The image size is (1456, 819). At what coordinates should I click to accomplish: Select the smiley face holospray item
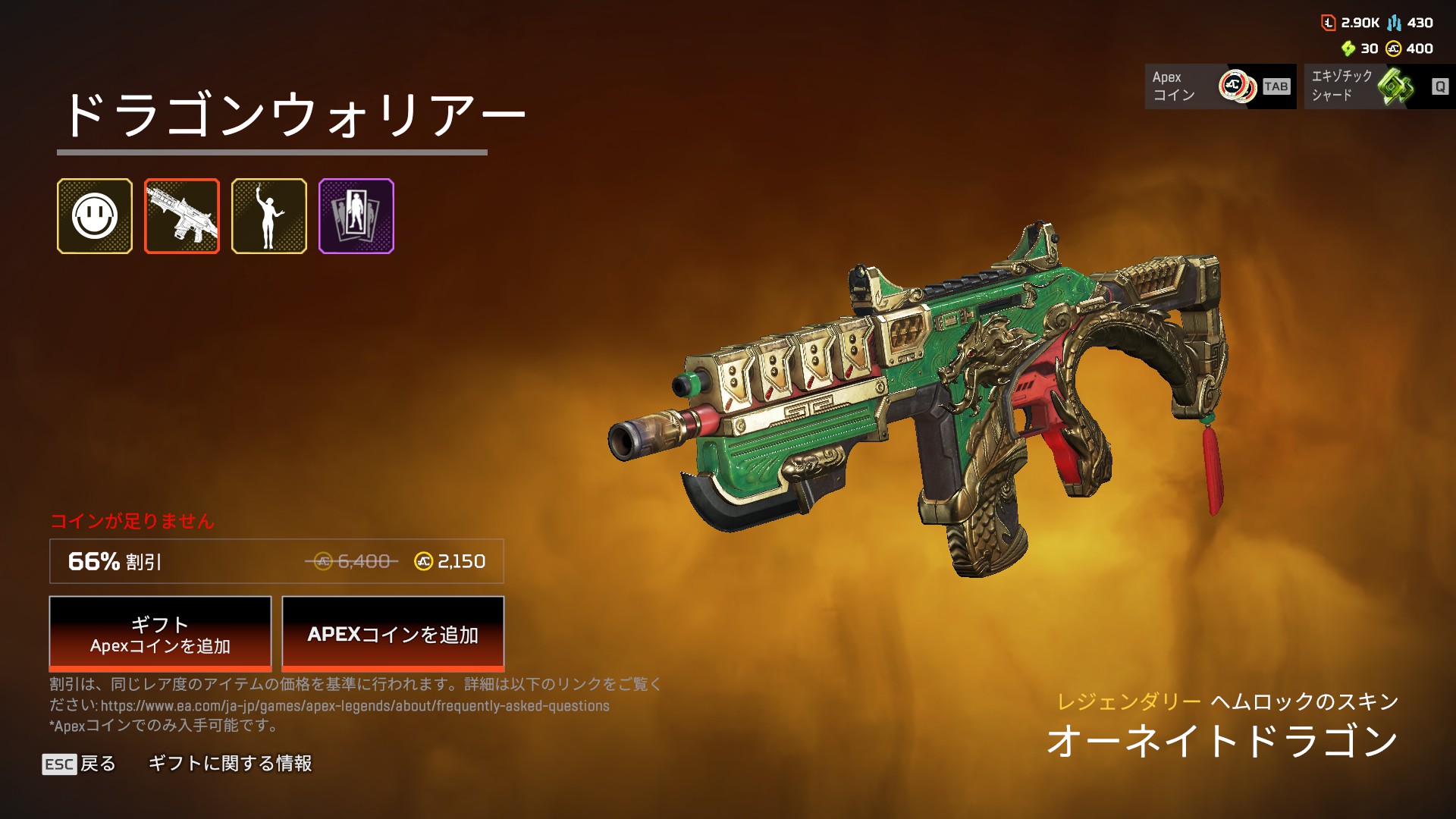95,216
